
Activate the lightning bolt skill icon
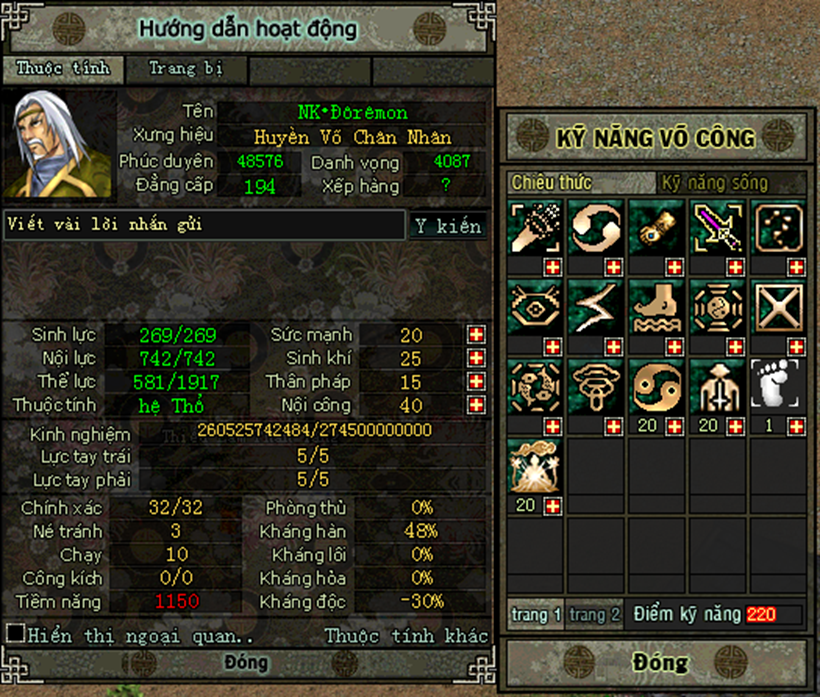(594, 307)
